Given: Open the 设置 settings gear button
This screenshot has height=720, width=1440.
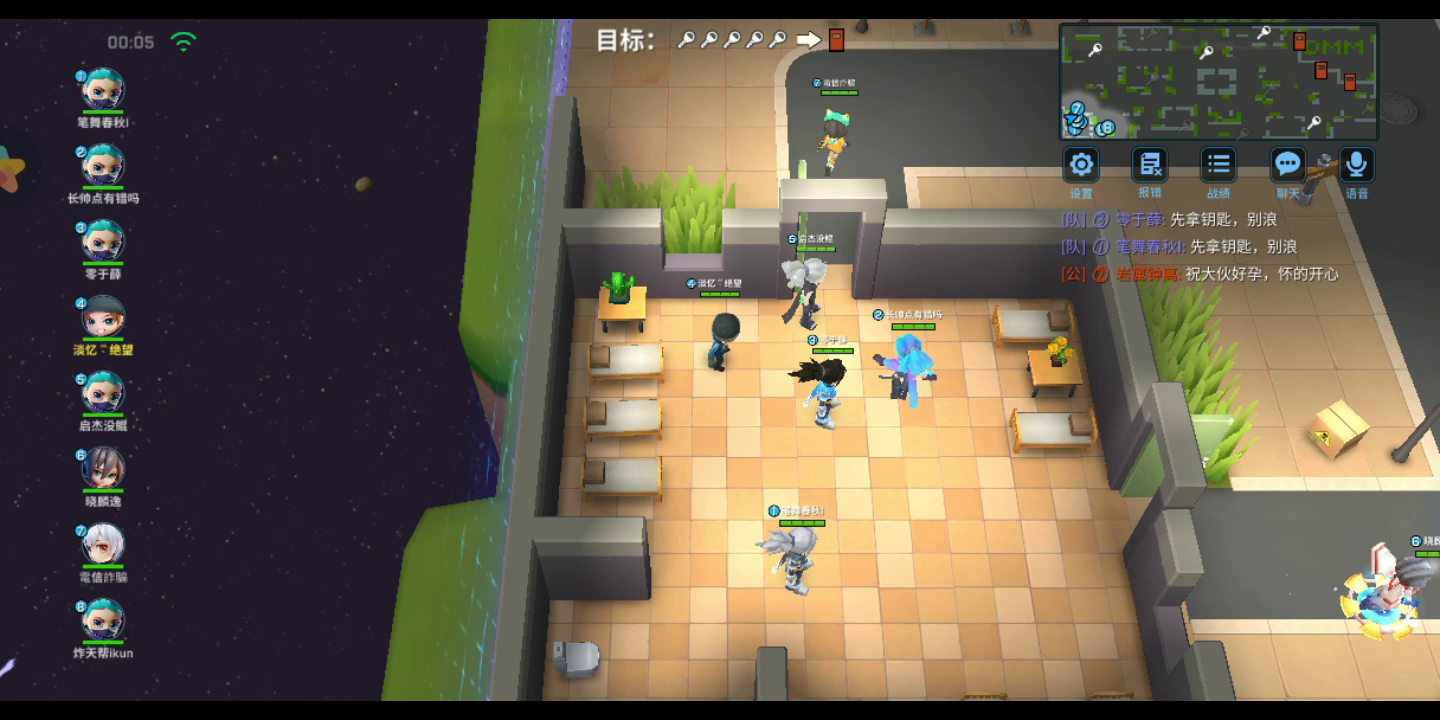Looking at the screenshot, I should pyautogui.click(x=1081, y=165).
